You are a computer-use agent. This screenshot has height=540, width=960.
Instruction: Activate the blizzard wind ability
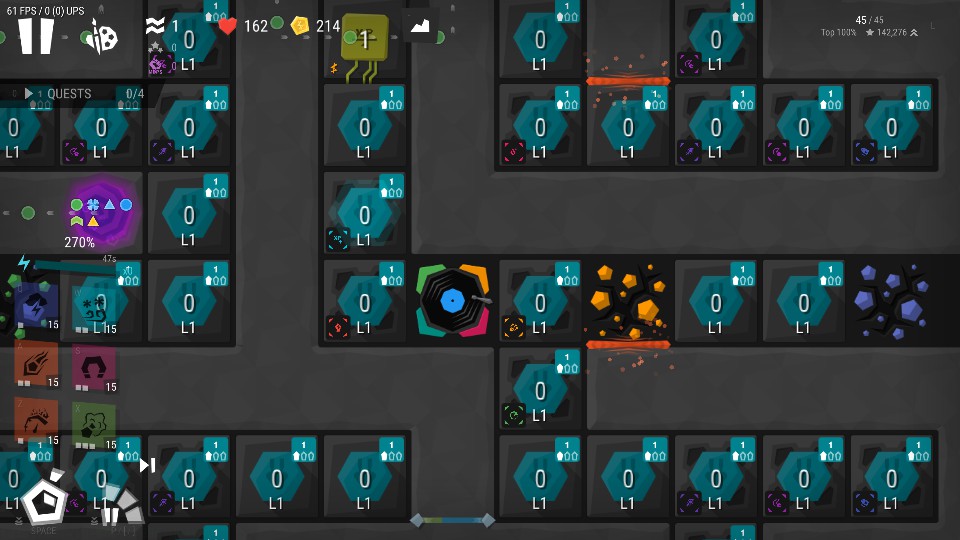point(94,307)
